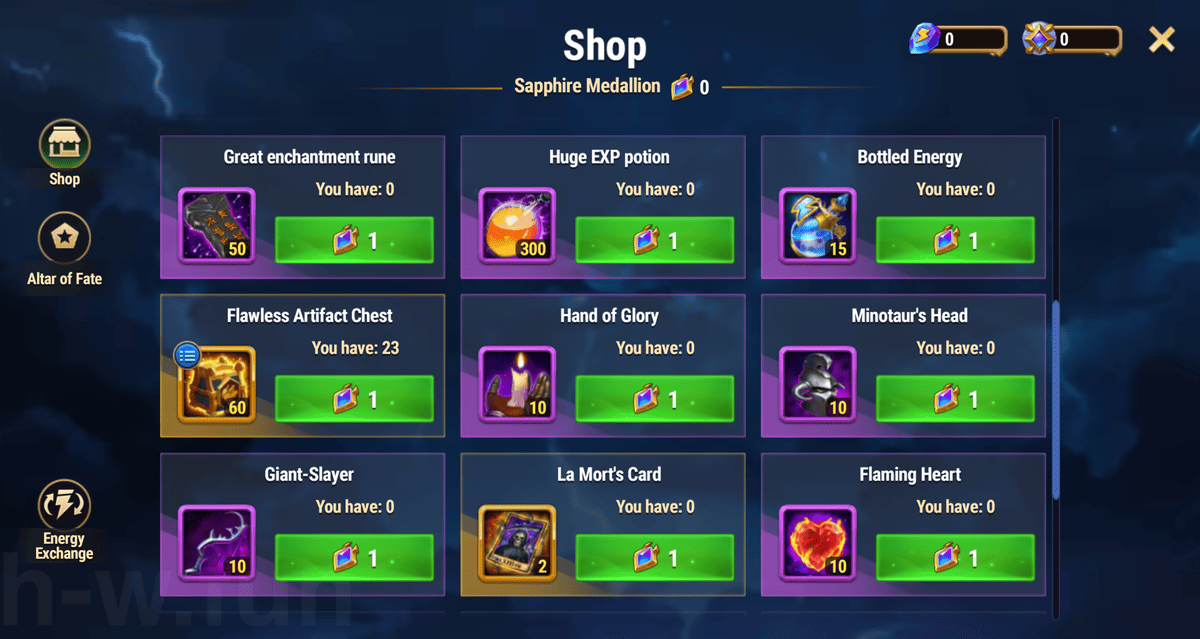1200x639 pixels.
Task: Buy the Giant-Slayer item
Action: 354,558
